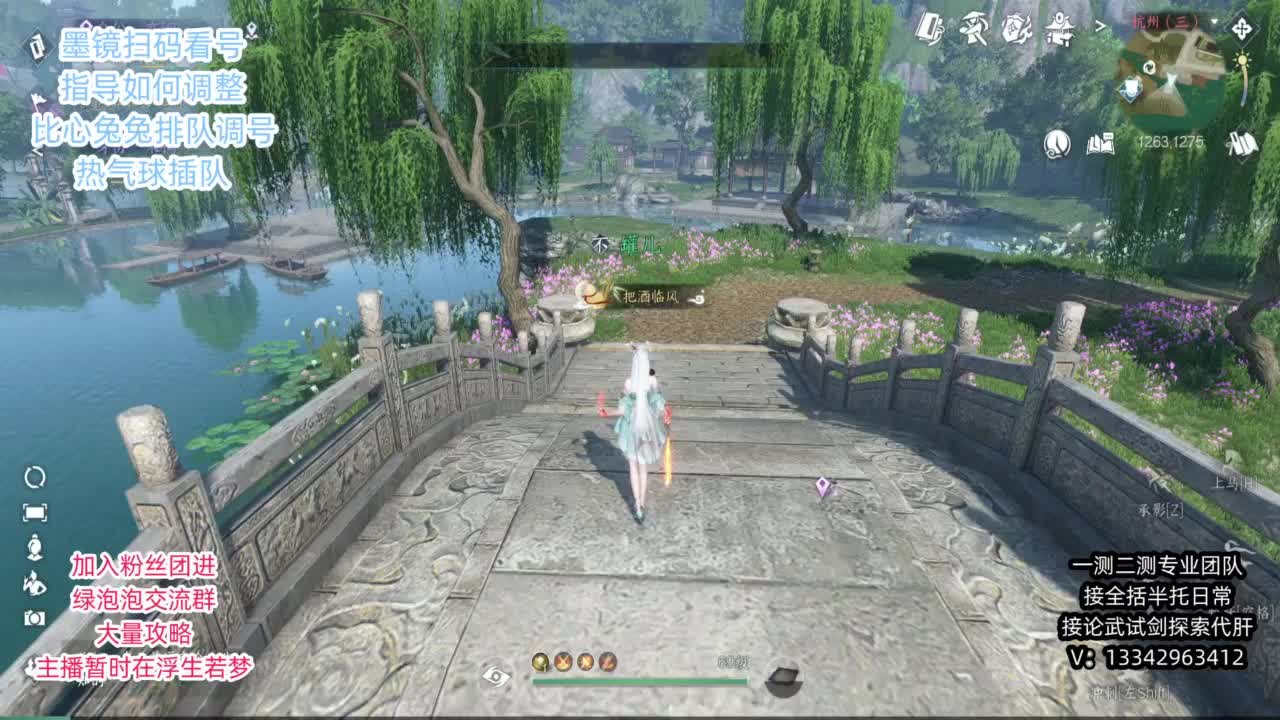Open the guide book icon beneath the minimap
Image resolution: width=1280 pixels, height=720 pixels.
point(1100,145)
